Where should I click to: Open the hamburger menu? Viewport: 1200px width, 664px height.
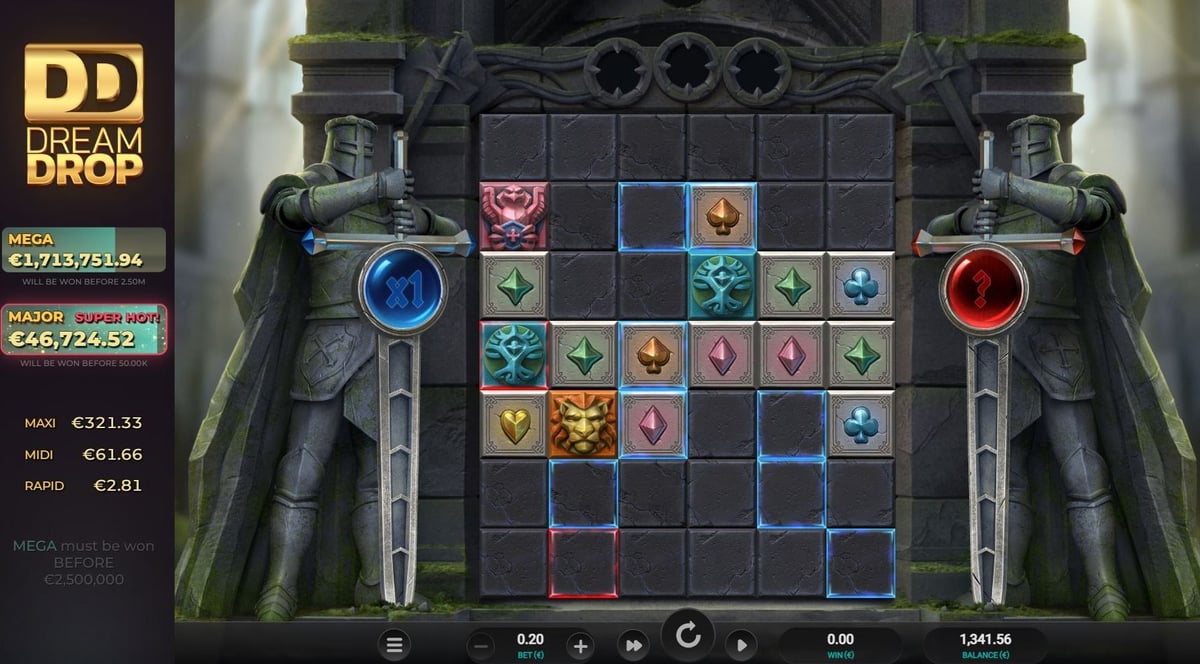(x=394, y=645)
